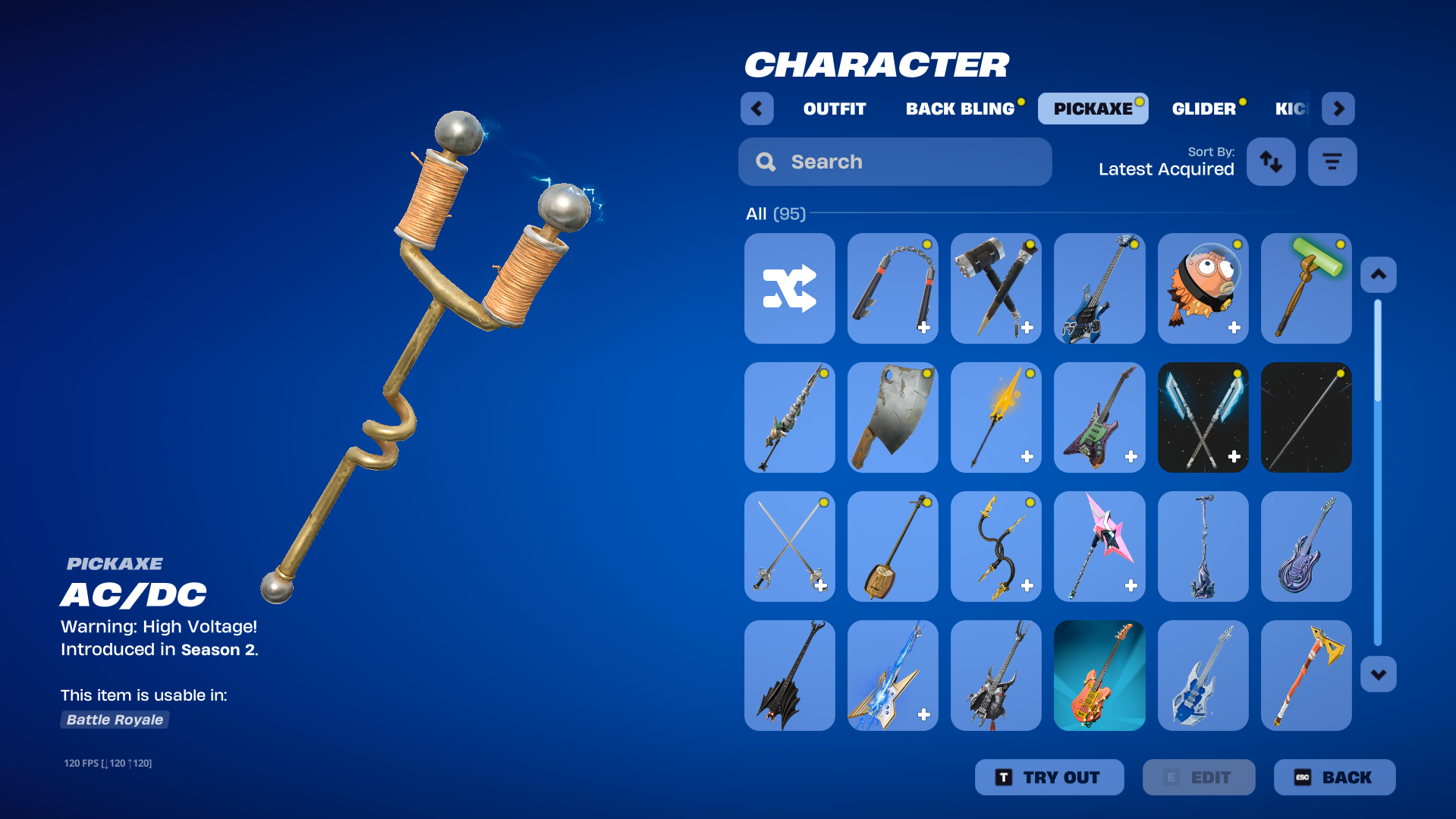This screenshot has height=819, width=1456.
Task: Open the filter options button
Action: click(x=1332, y=162)
